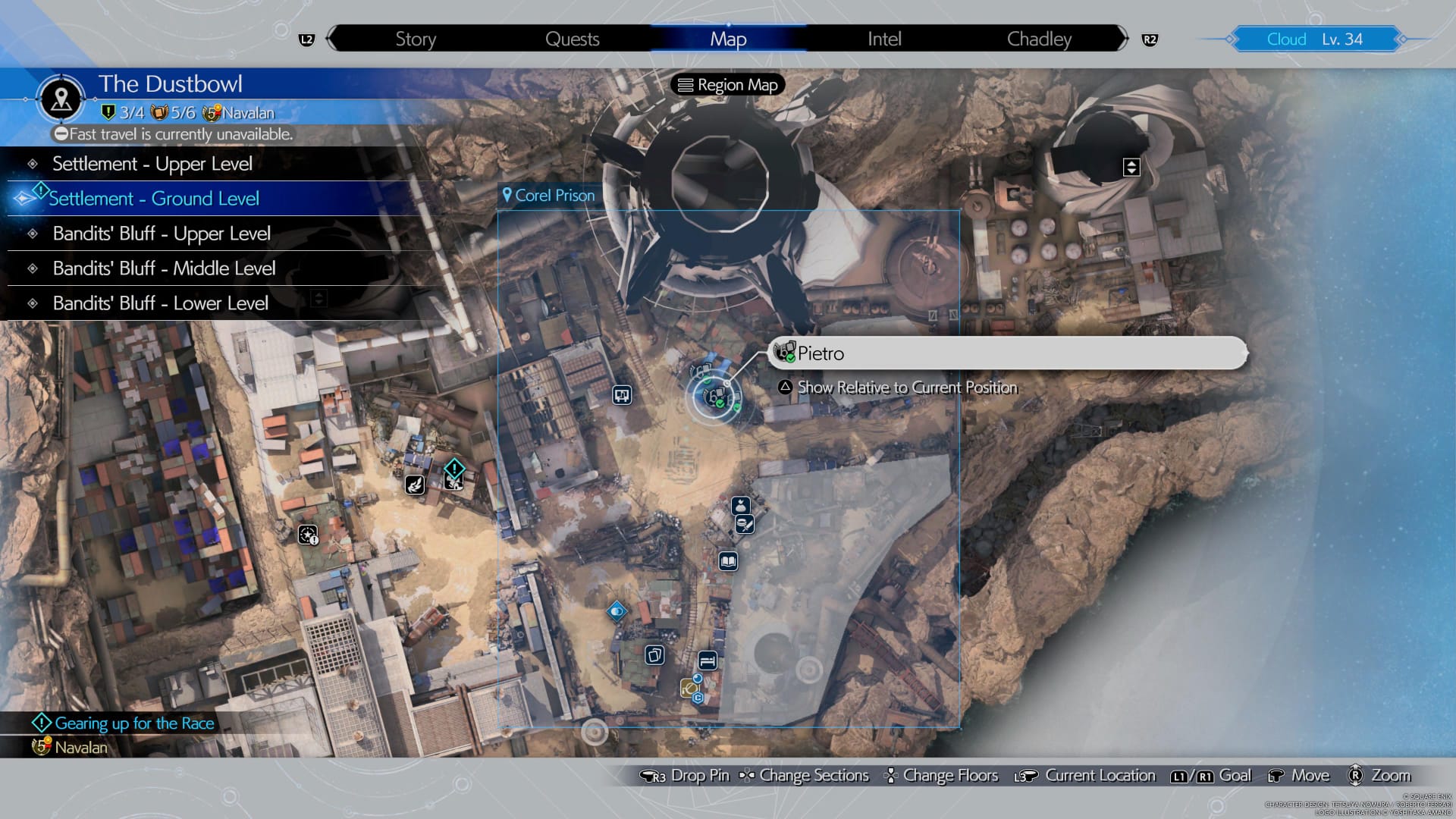
Task: Switch to the Quests tab
Action: [573, 39]
